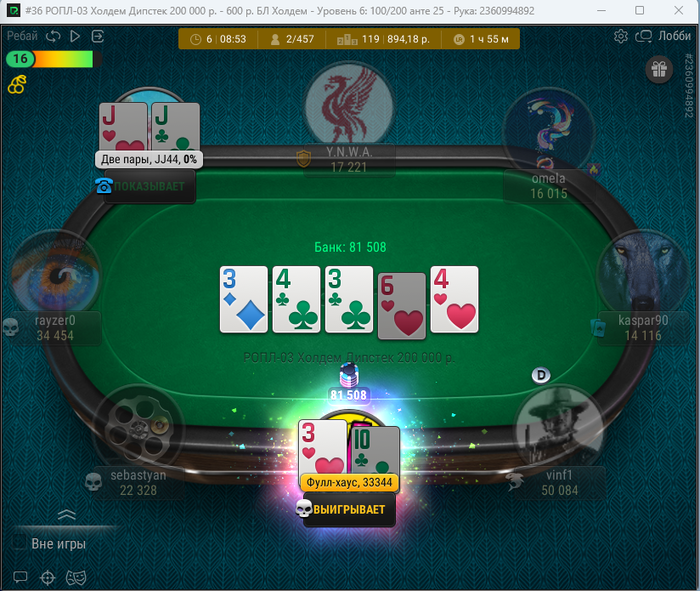Click the play triangle replay icon
This screenshot has height=591, width=700.
click(x=75, y=36)
